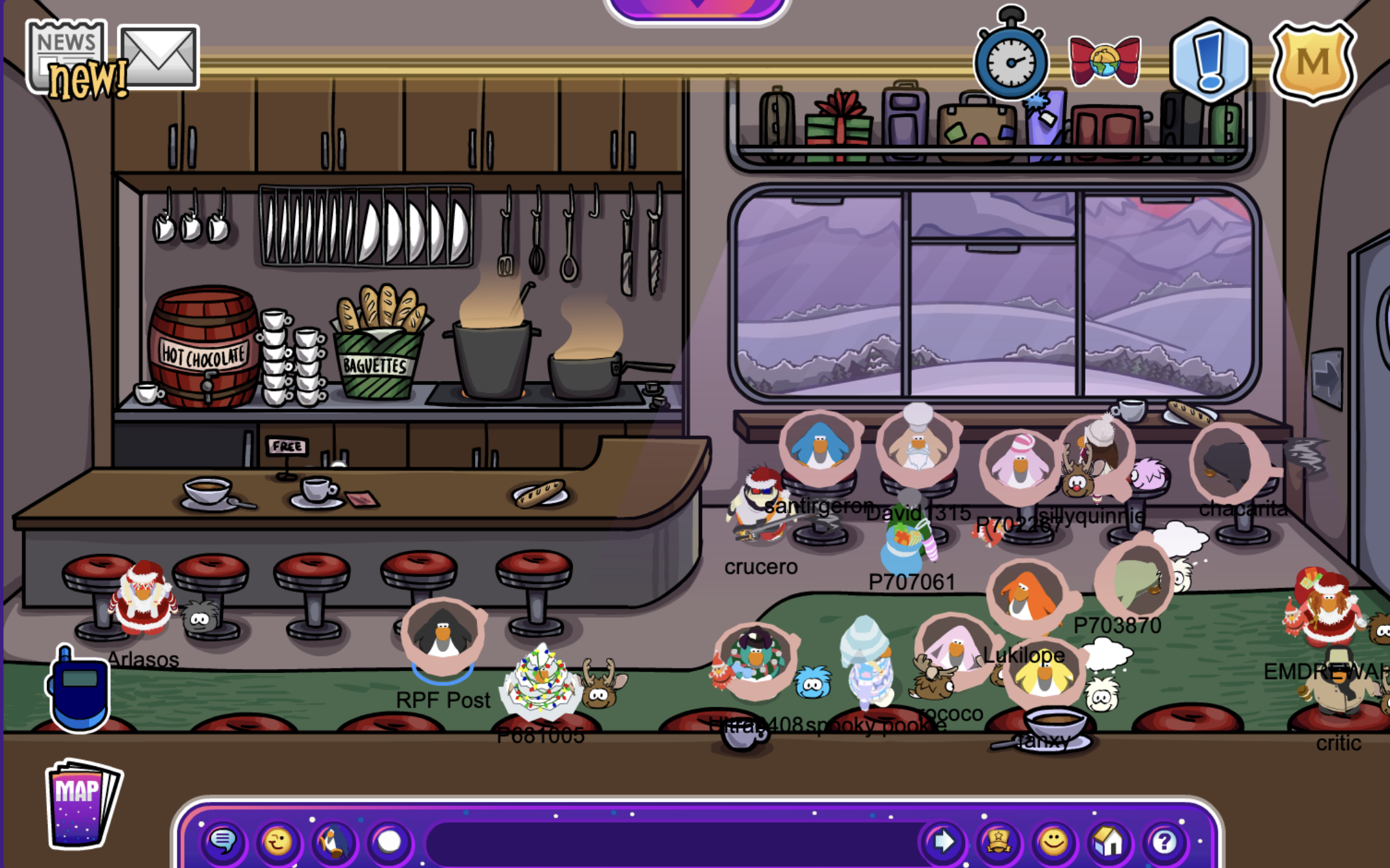Open the winking face emote menu

[x=278, y=842]
